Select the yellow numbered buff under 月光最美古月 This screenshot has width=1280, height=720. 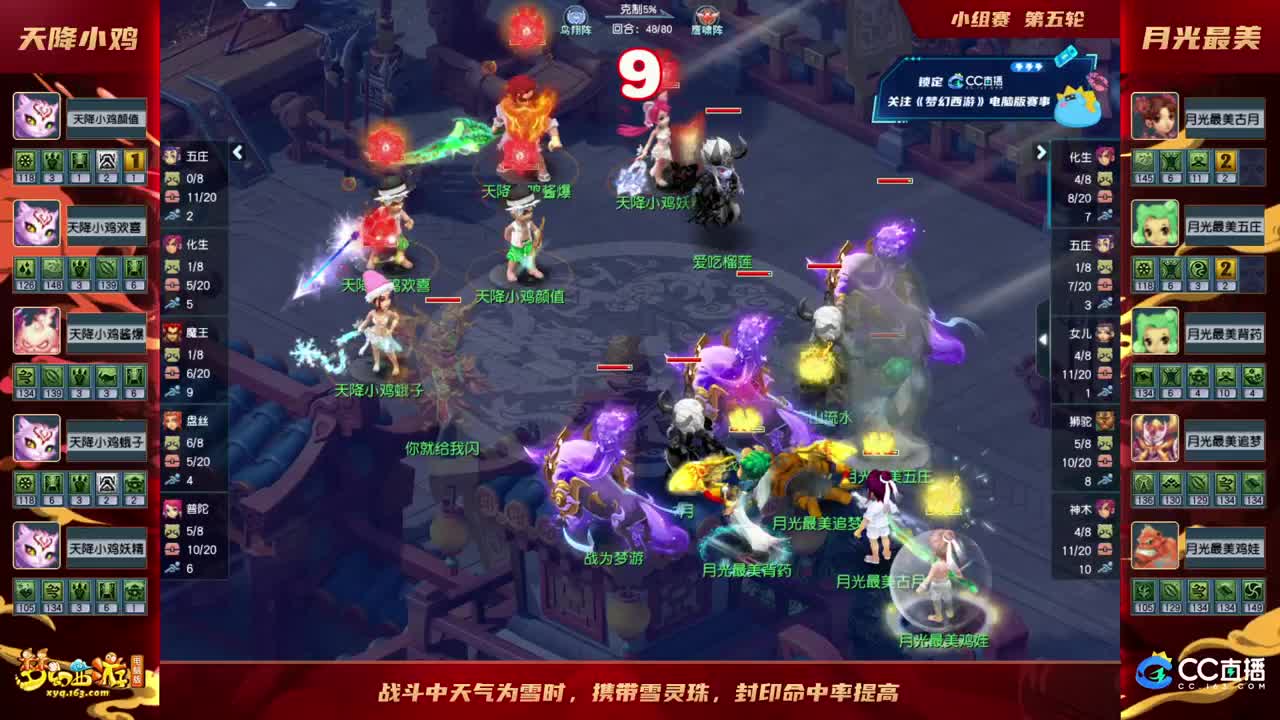point(1224,162)
